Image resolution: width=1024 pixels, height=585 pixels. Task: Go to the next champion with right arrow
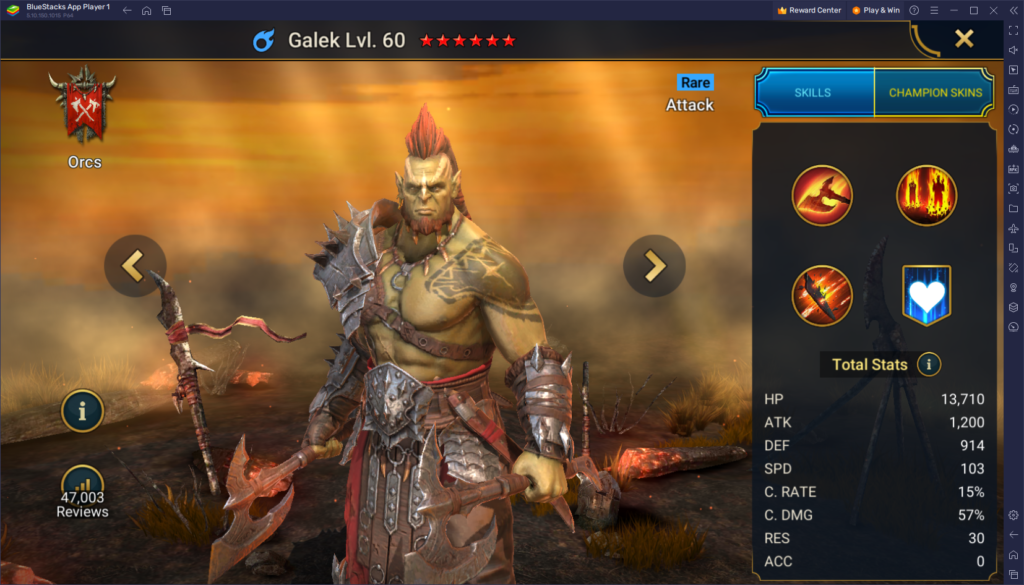654,265
